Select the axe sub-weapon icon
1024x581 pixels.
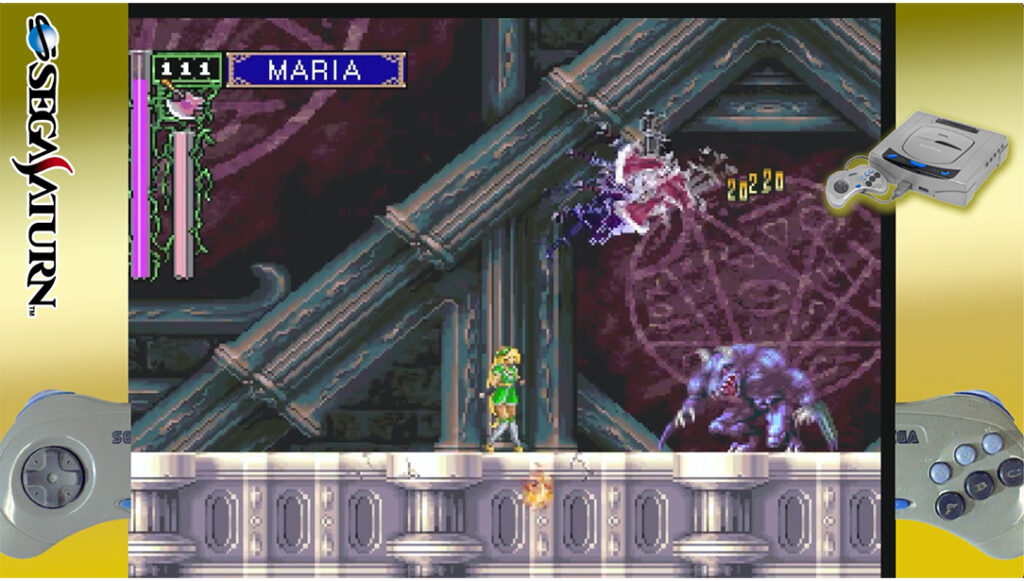186,100
